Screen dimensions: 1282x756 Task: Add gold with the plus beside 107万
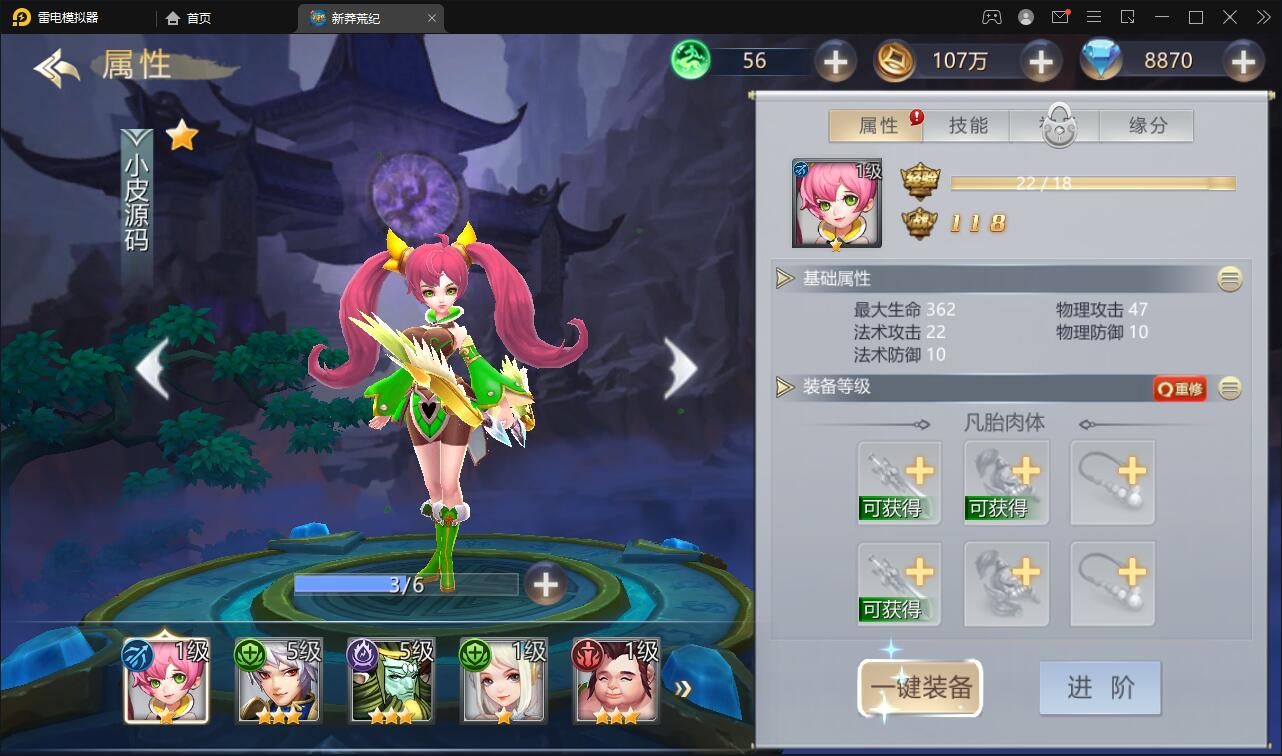point(1040,61)
